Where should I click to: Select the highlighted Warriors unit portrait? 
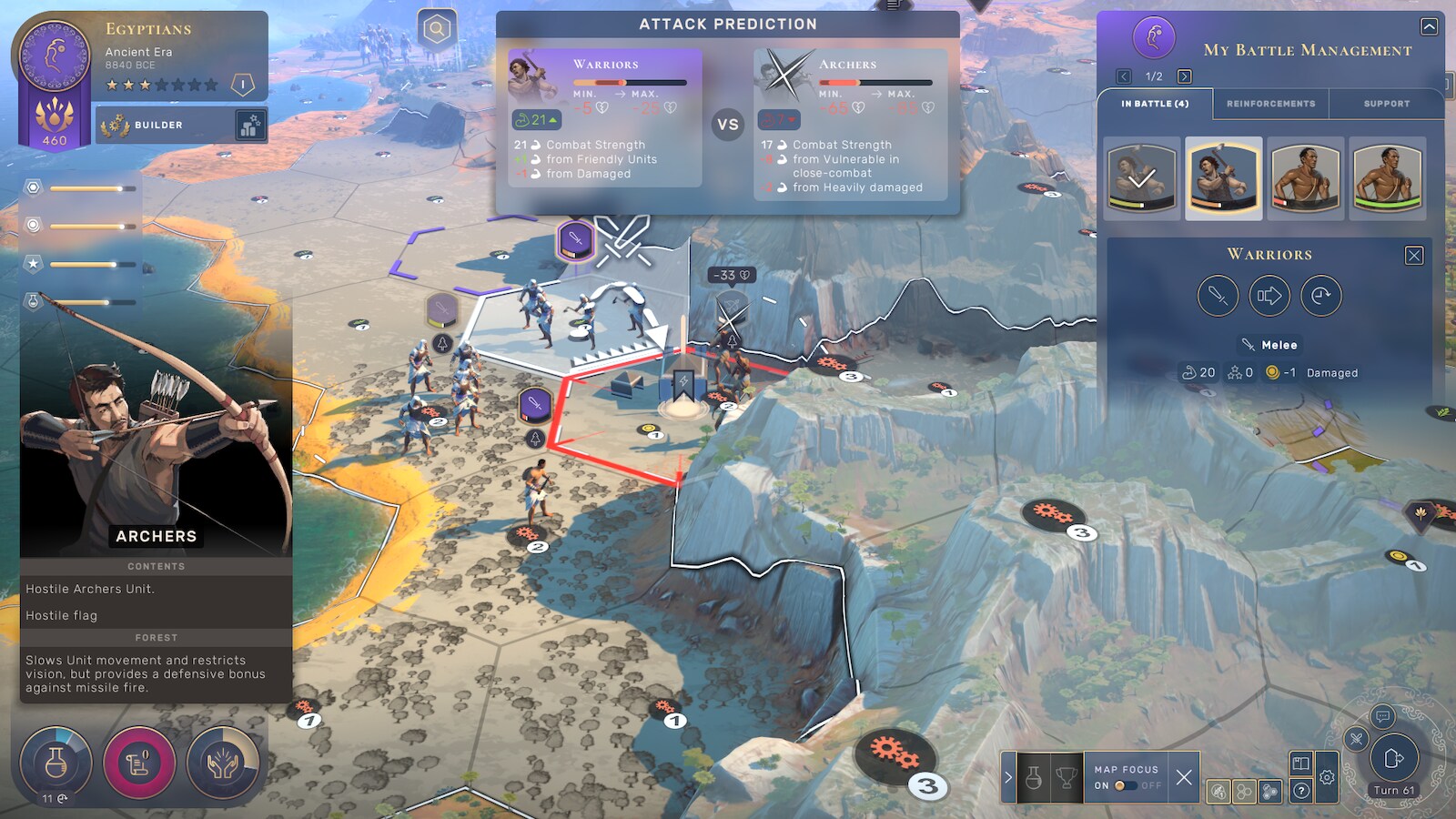1223,178
